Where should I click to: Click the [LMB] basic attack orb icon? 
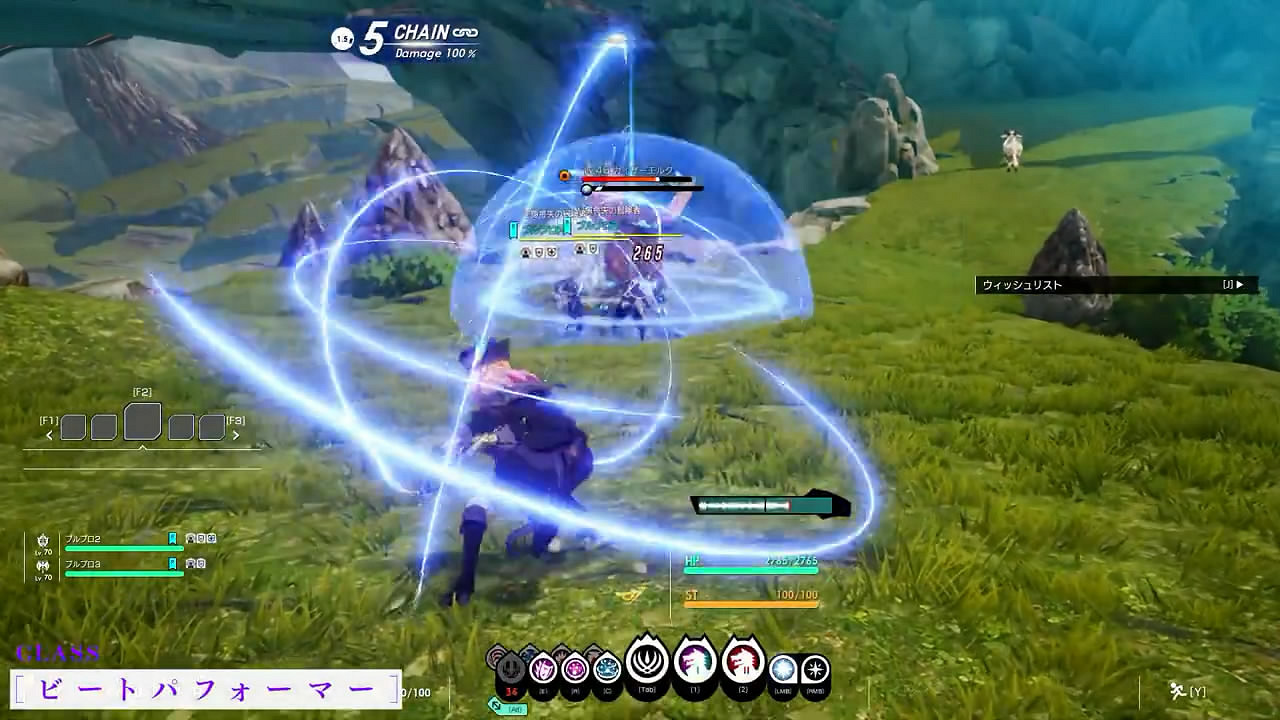pos(783,668)
